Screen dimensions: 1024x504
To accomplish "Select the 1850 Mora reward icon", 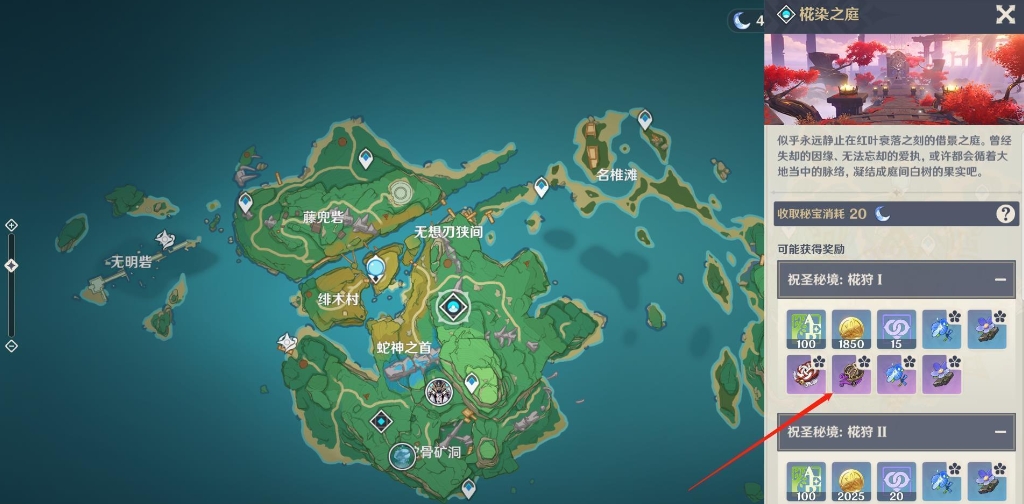I will 851,329.
